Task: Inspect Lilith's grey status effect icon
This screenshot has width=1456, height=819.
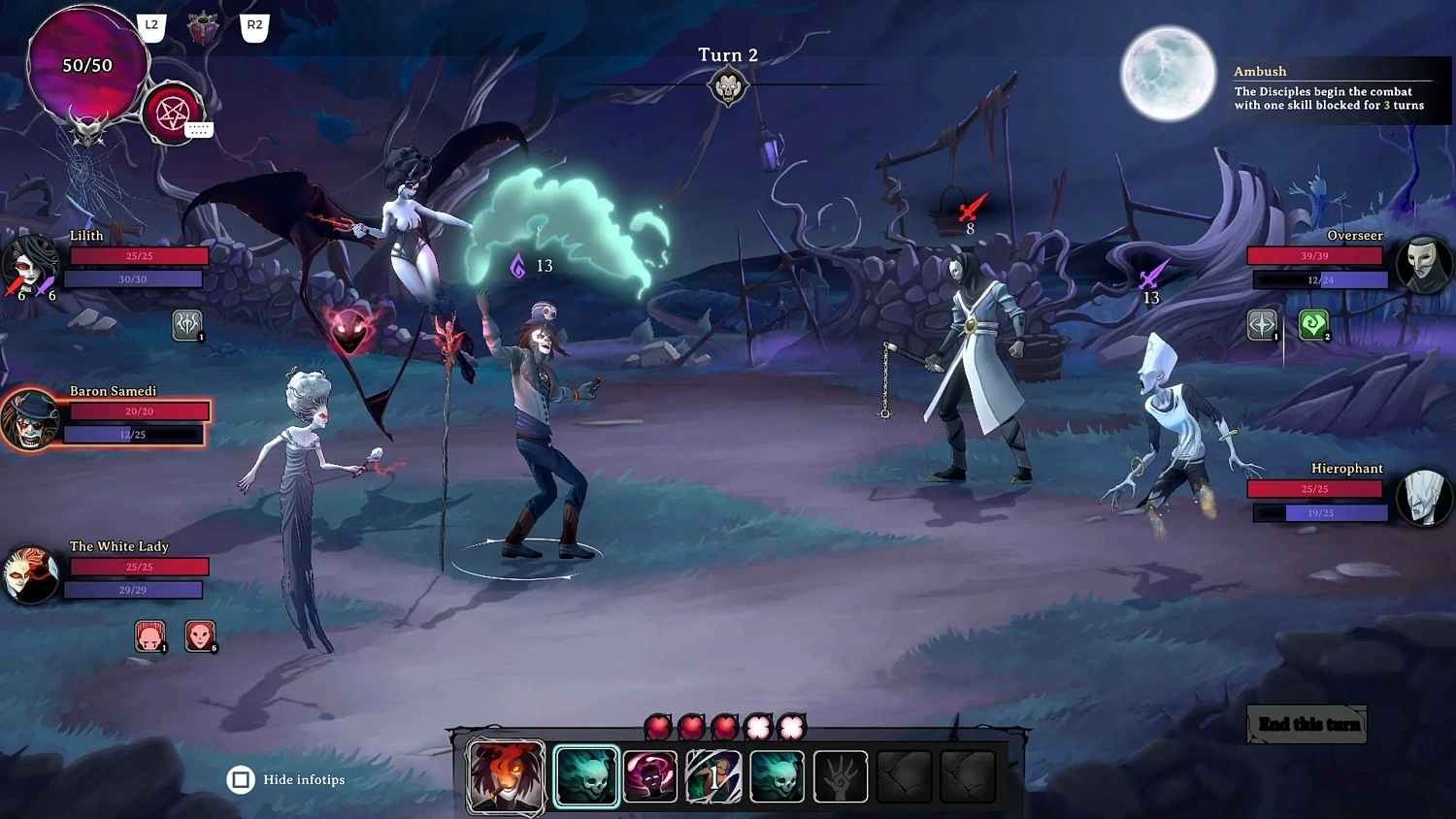Action: (x=187, y=325)
